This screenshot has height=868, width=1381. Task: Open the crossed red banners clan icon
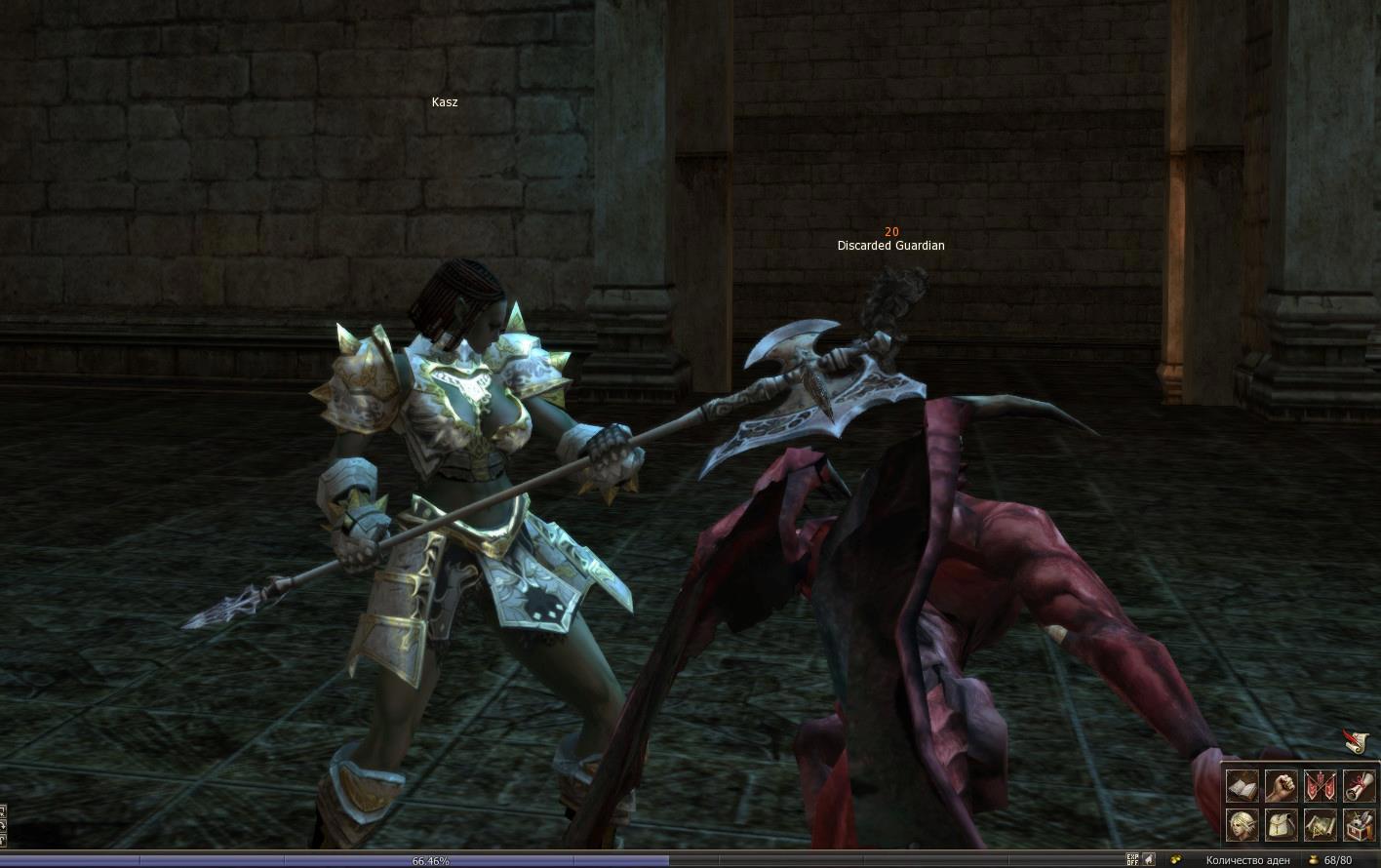(1320, 785)
